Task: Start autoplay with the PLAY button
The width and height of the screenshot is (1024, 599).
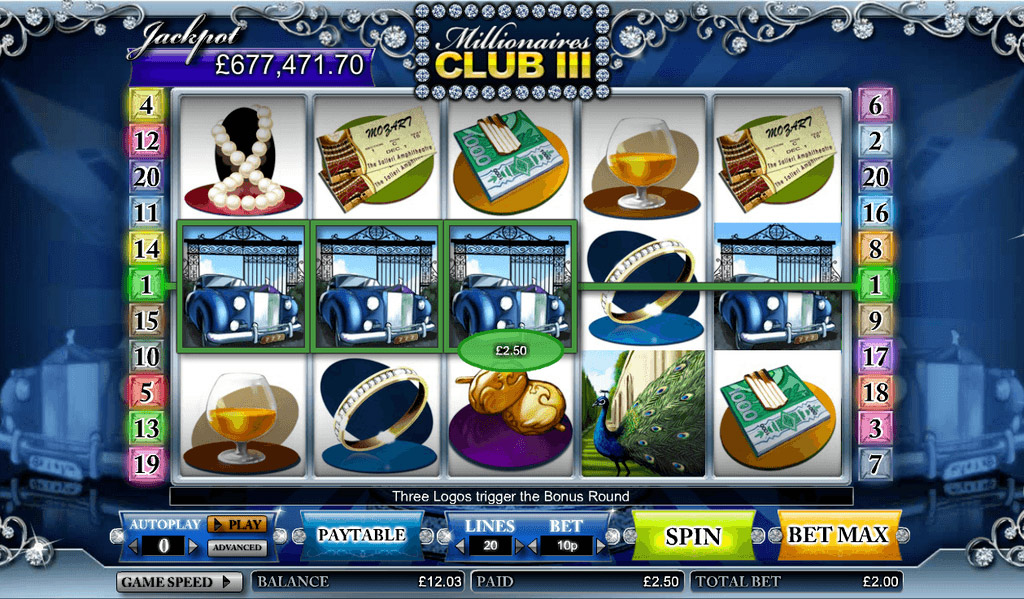Action: tap(237, 524)
